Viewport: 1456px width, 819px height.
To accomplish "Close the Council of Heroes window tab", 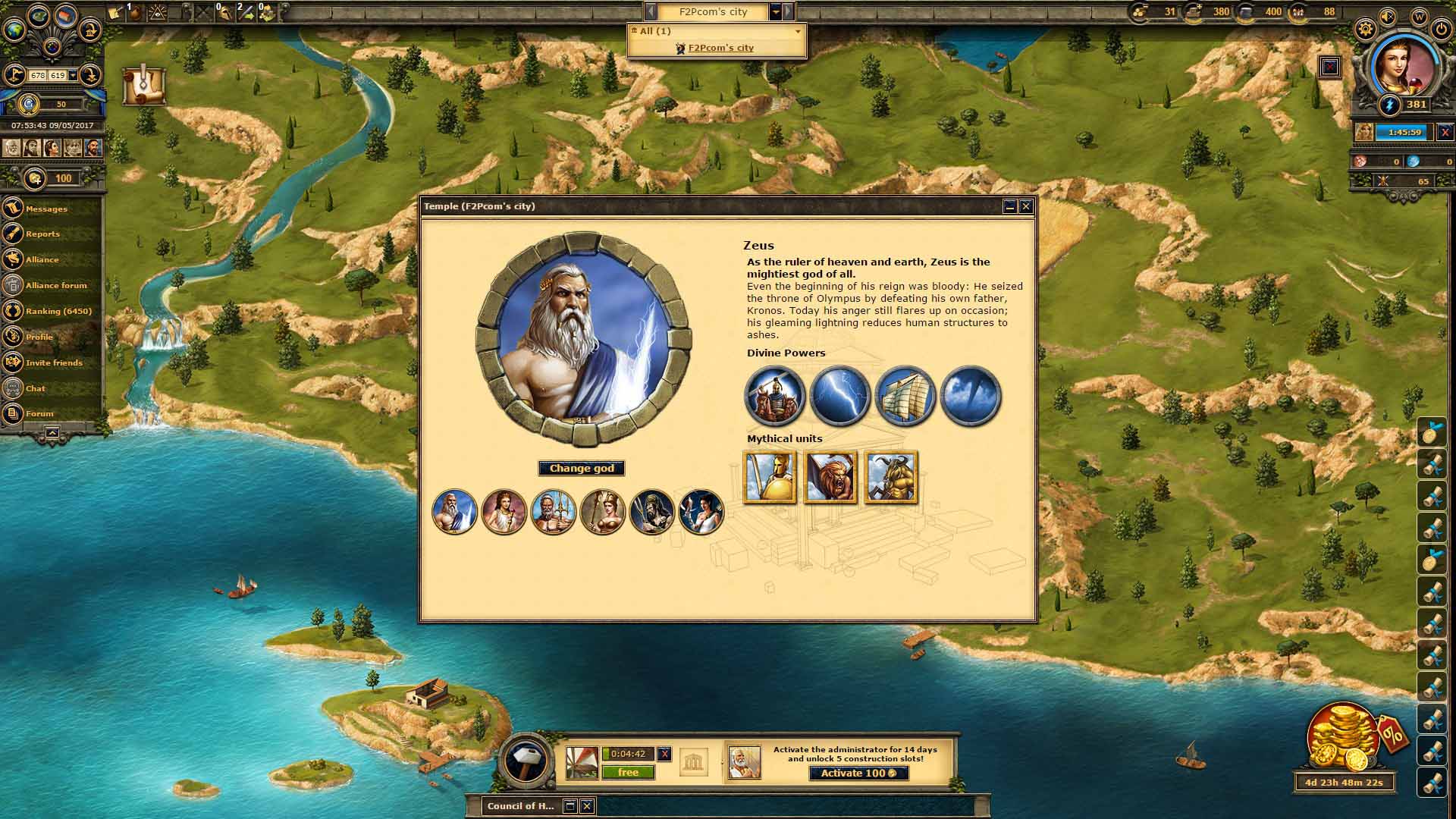I will pyautogui.click(x=587, y=806).
